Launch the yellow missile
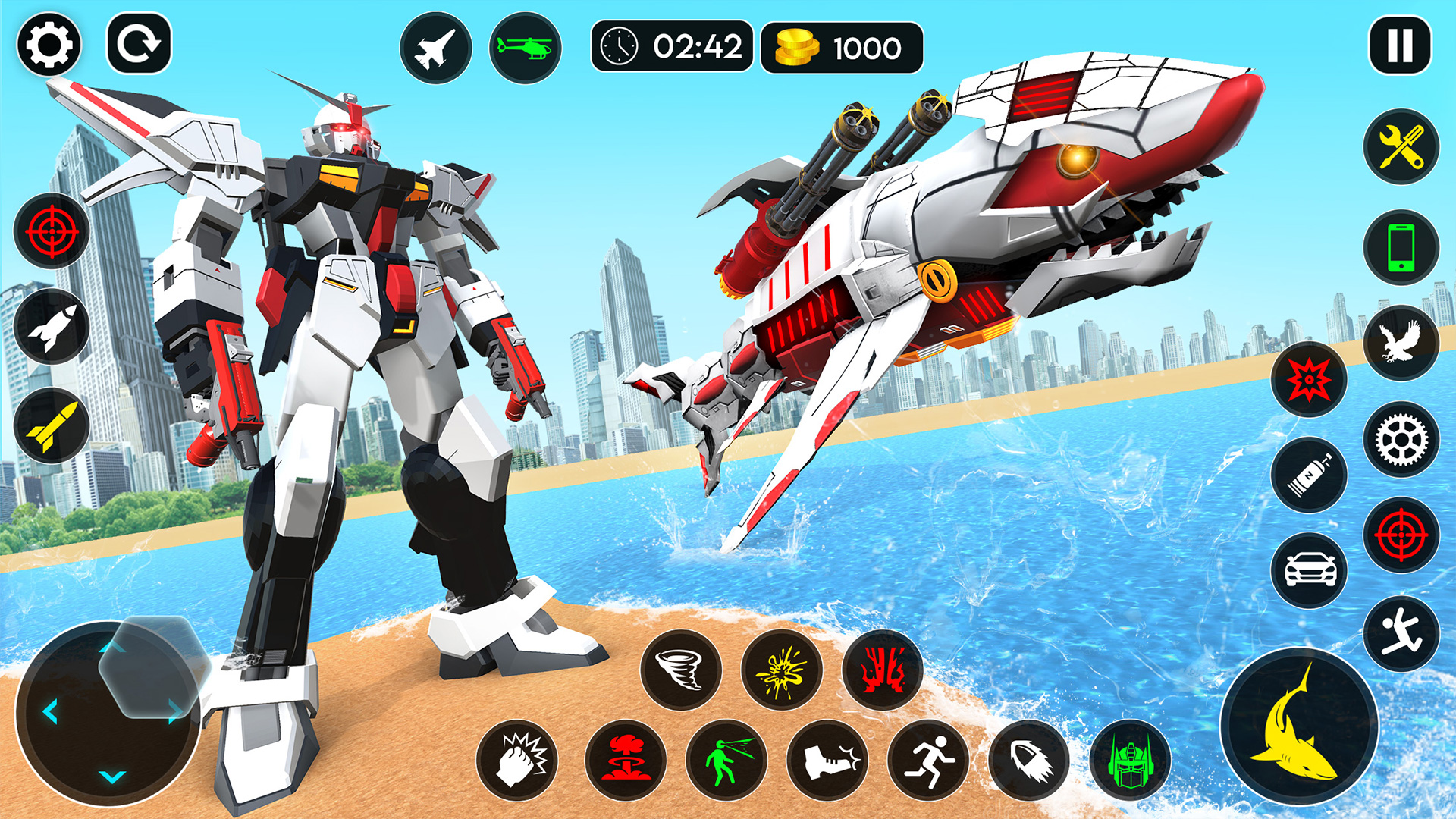Screen dimensions: 1456x819 (50, 425)
